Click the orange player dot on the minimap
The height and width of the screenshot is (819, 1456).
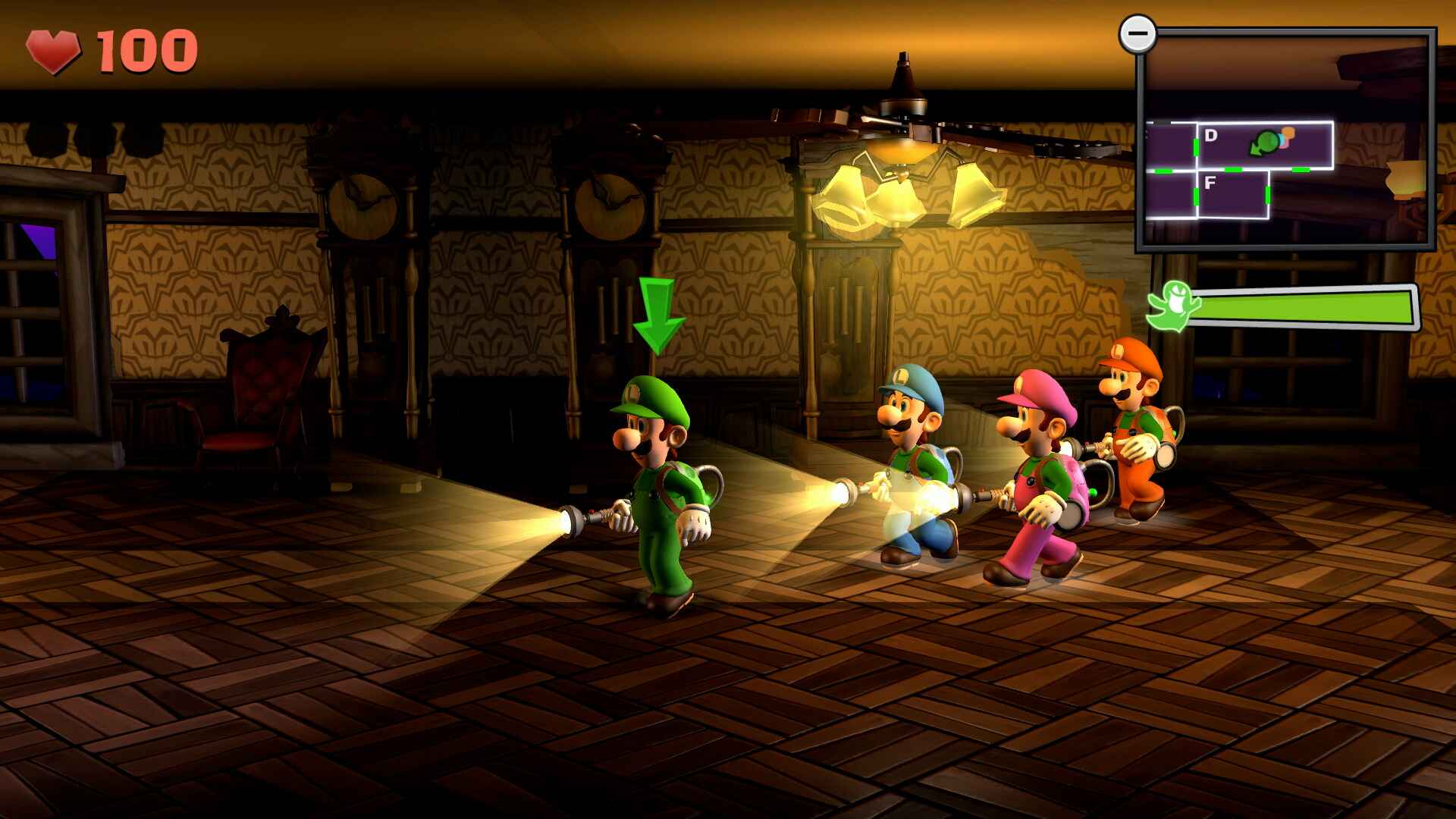click(1288, 133)
